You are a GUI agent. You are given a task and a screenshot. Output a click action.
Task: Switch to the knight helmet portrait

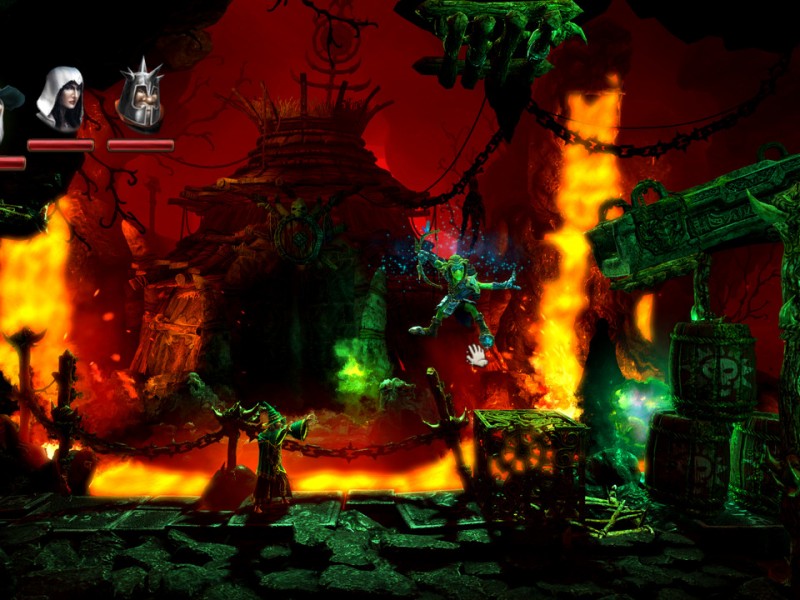[x=139, y=98]
